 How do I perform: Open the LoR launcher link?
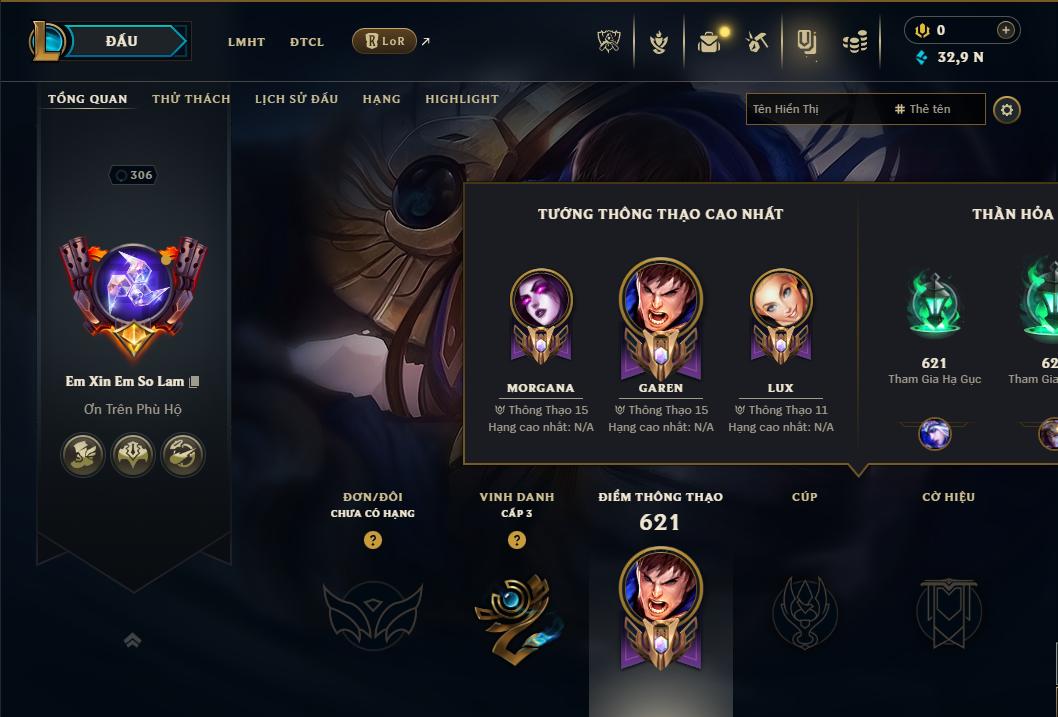(385, 41)
